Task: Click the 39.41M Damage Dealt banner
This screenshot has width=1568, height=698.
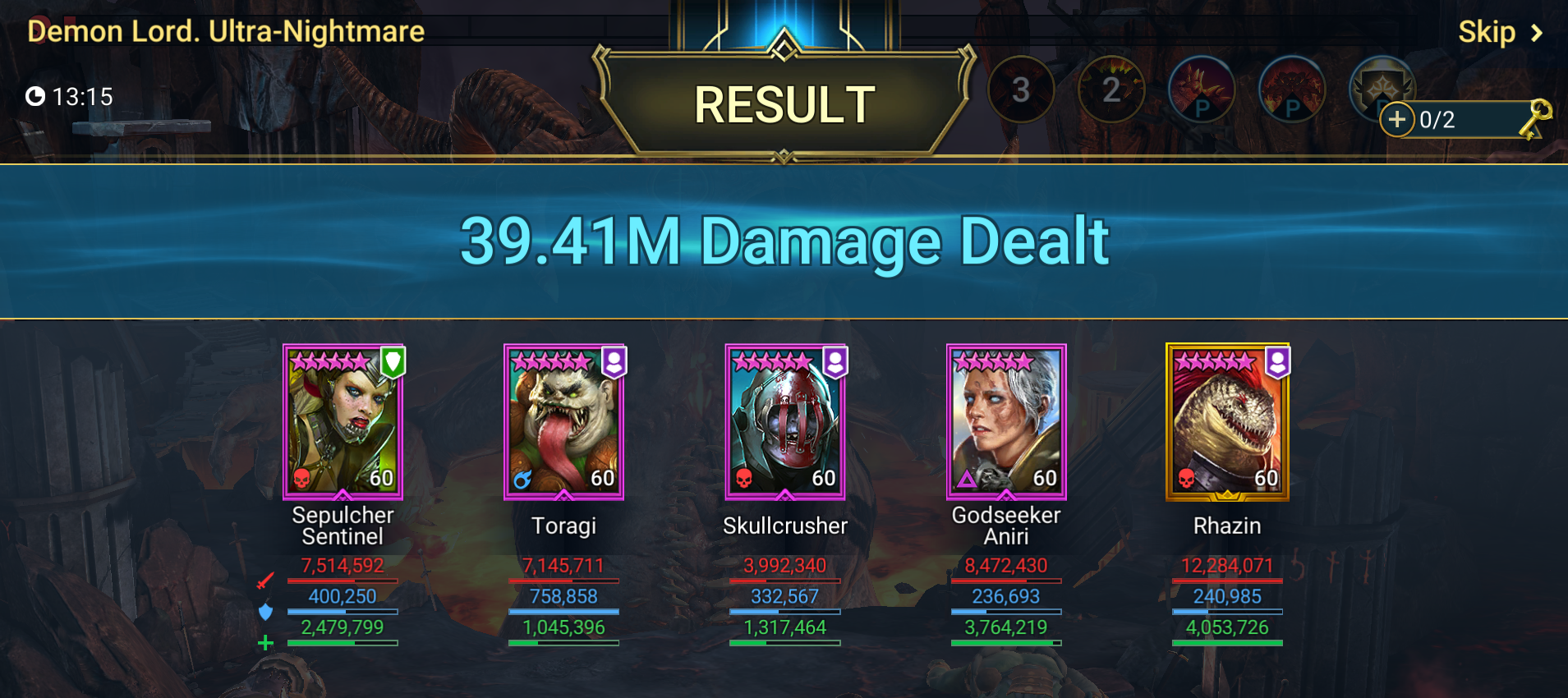Action: [x=784, y=240]
